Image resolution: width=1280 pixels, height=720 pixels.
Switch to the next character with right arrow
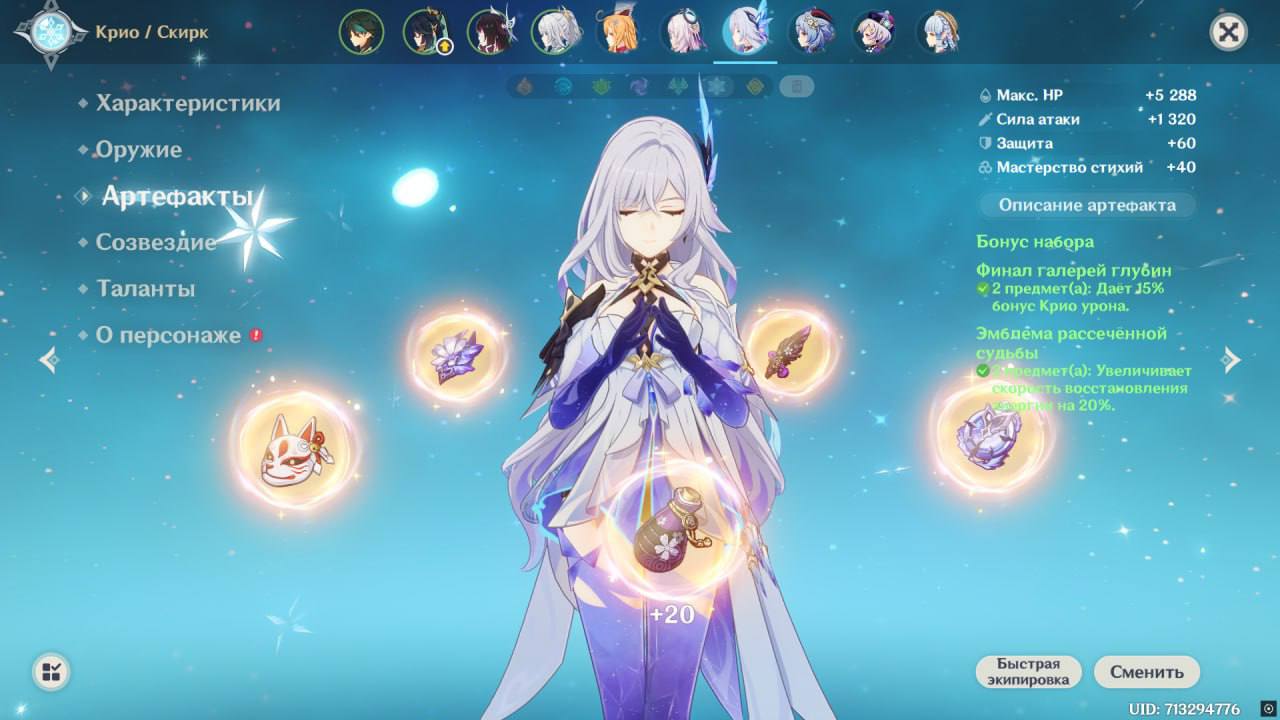click(1232, 360)
